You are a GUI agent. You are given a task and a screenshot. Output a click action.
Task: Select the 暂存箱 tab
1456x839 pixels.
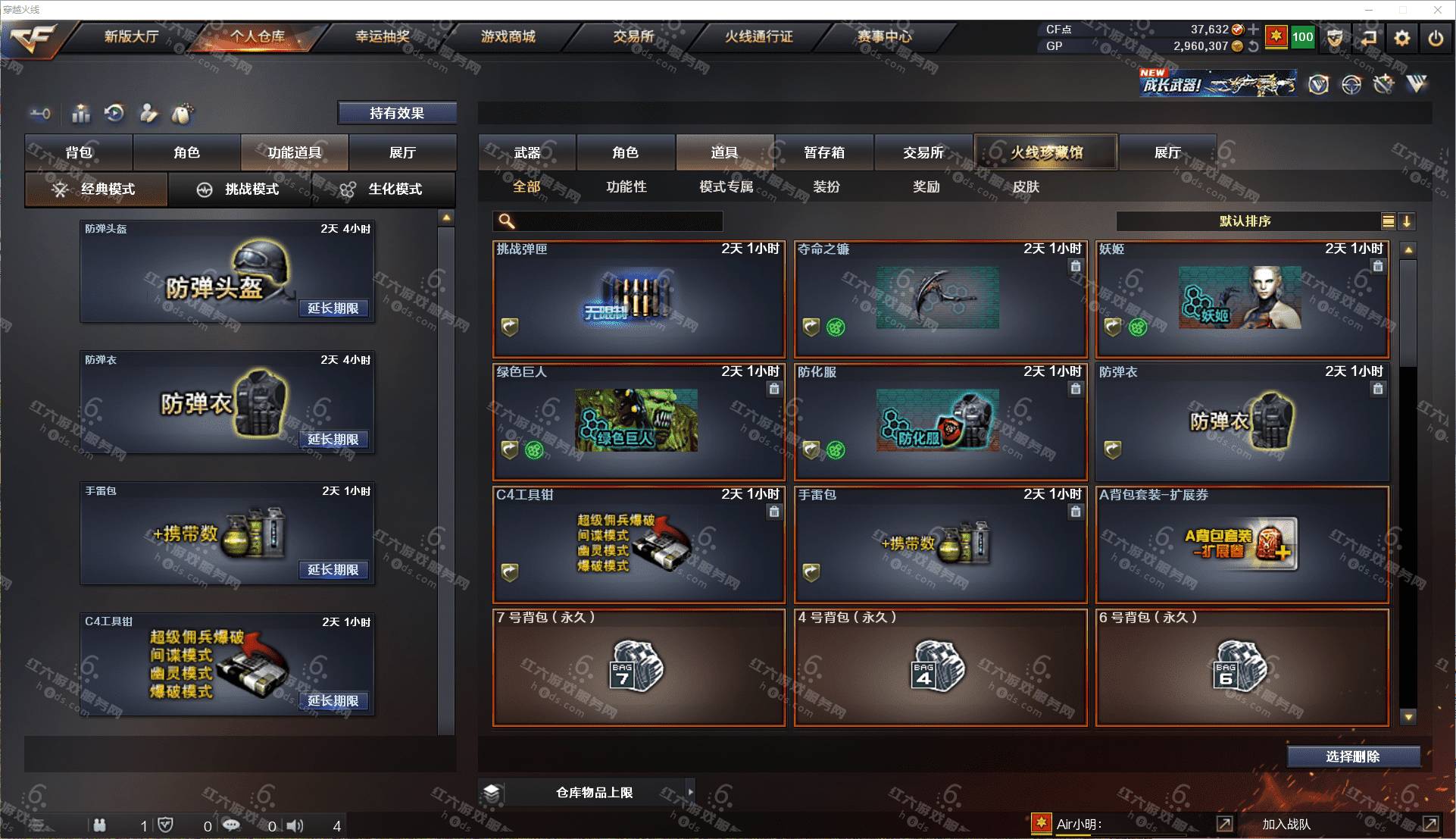coord(824,152)
